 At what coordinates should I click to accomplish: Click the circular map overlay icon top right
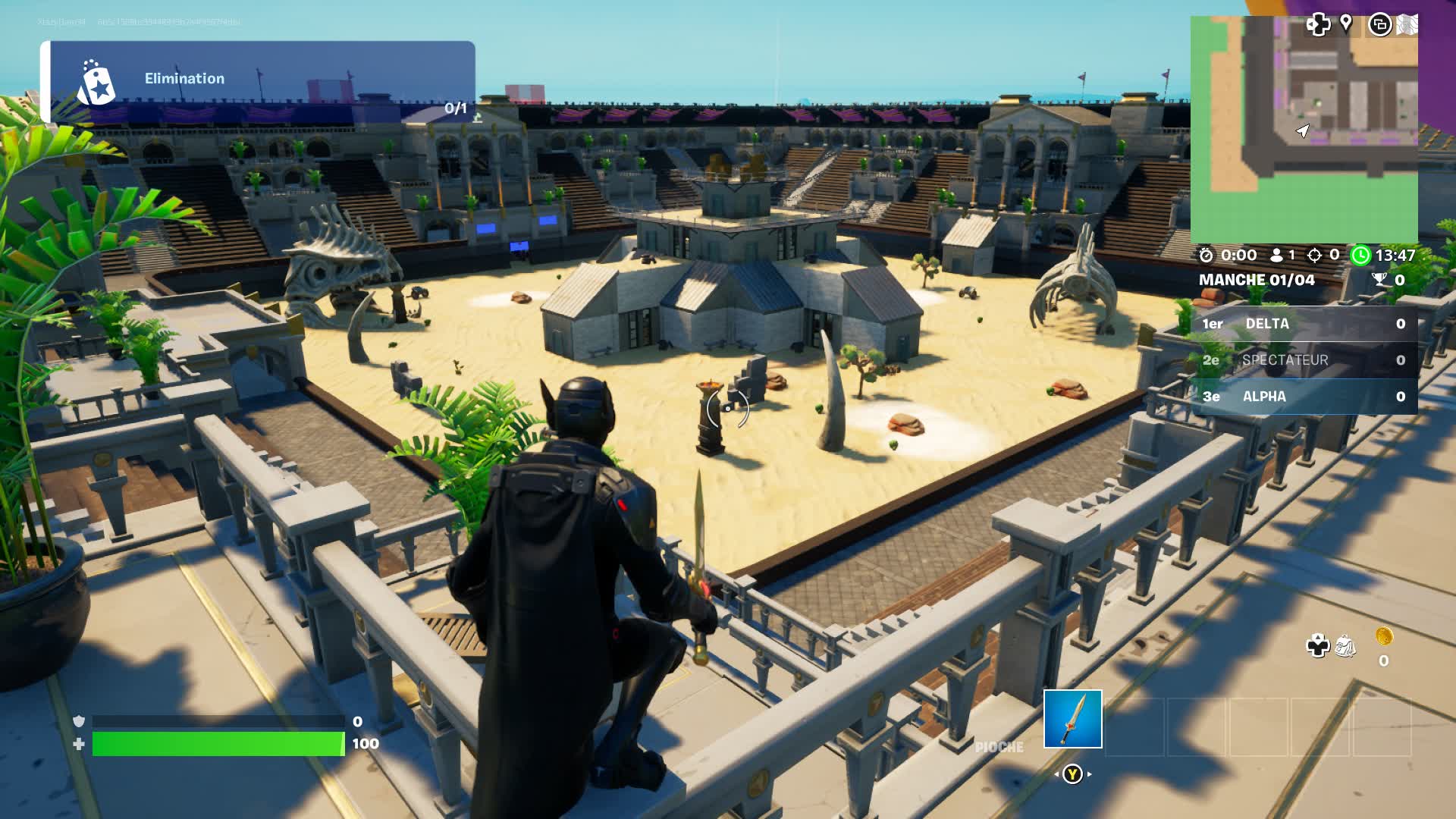(x=1381, y=25)
